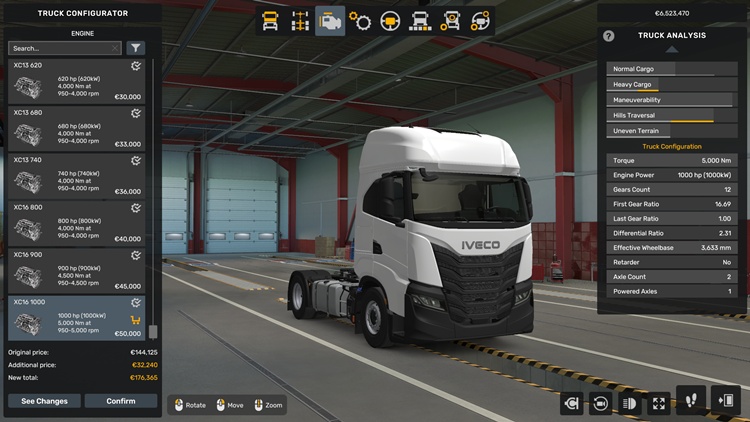This screenshot has height=422, width=750.
Task: Reset the camera view
Action: point(601,403)
